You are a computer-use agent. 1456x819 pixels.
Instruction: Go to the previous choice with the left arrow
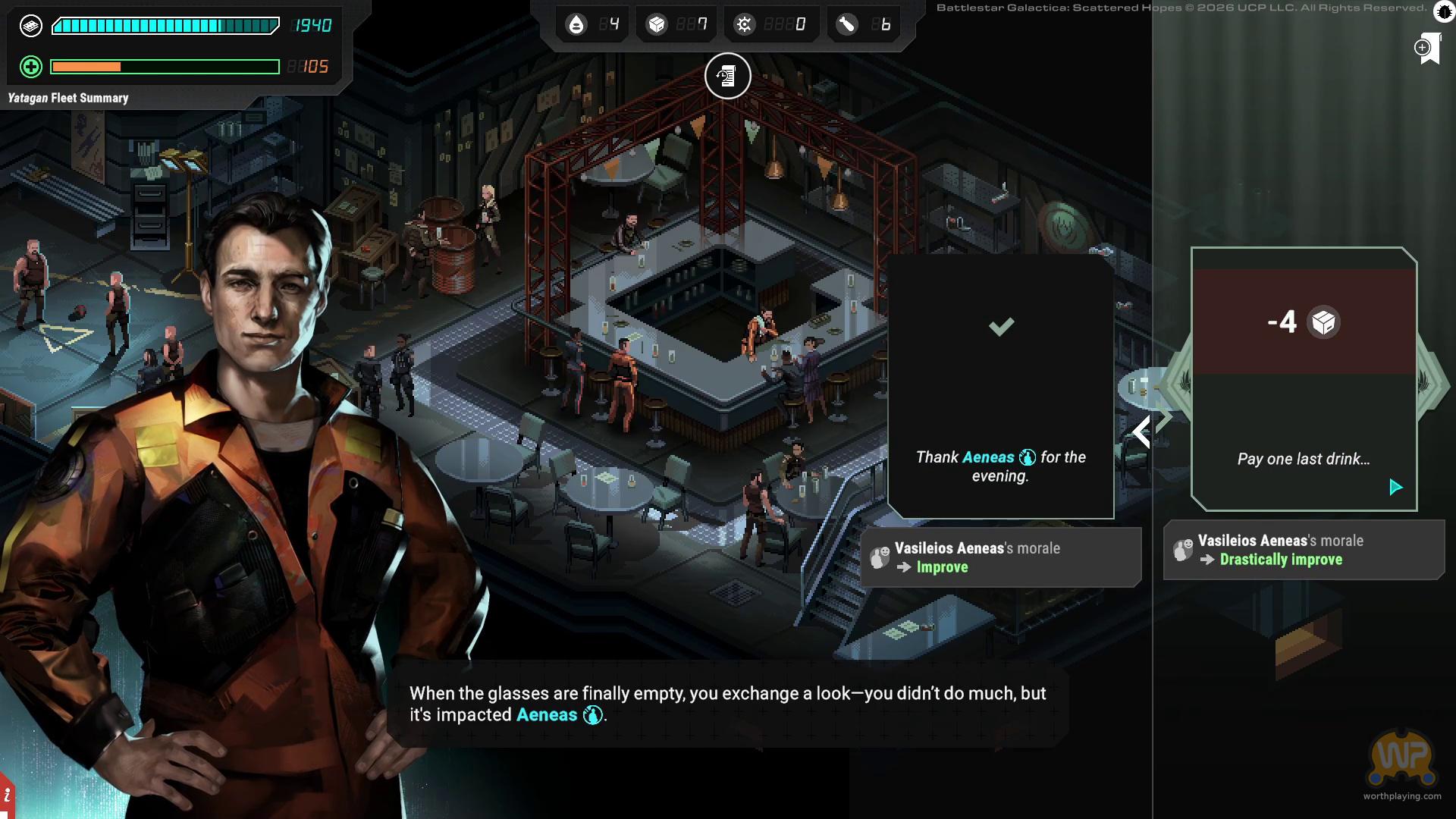point(1141,432)
